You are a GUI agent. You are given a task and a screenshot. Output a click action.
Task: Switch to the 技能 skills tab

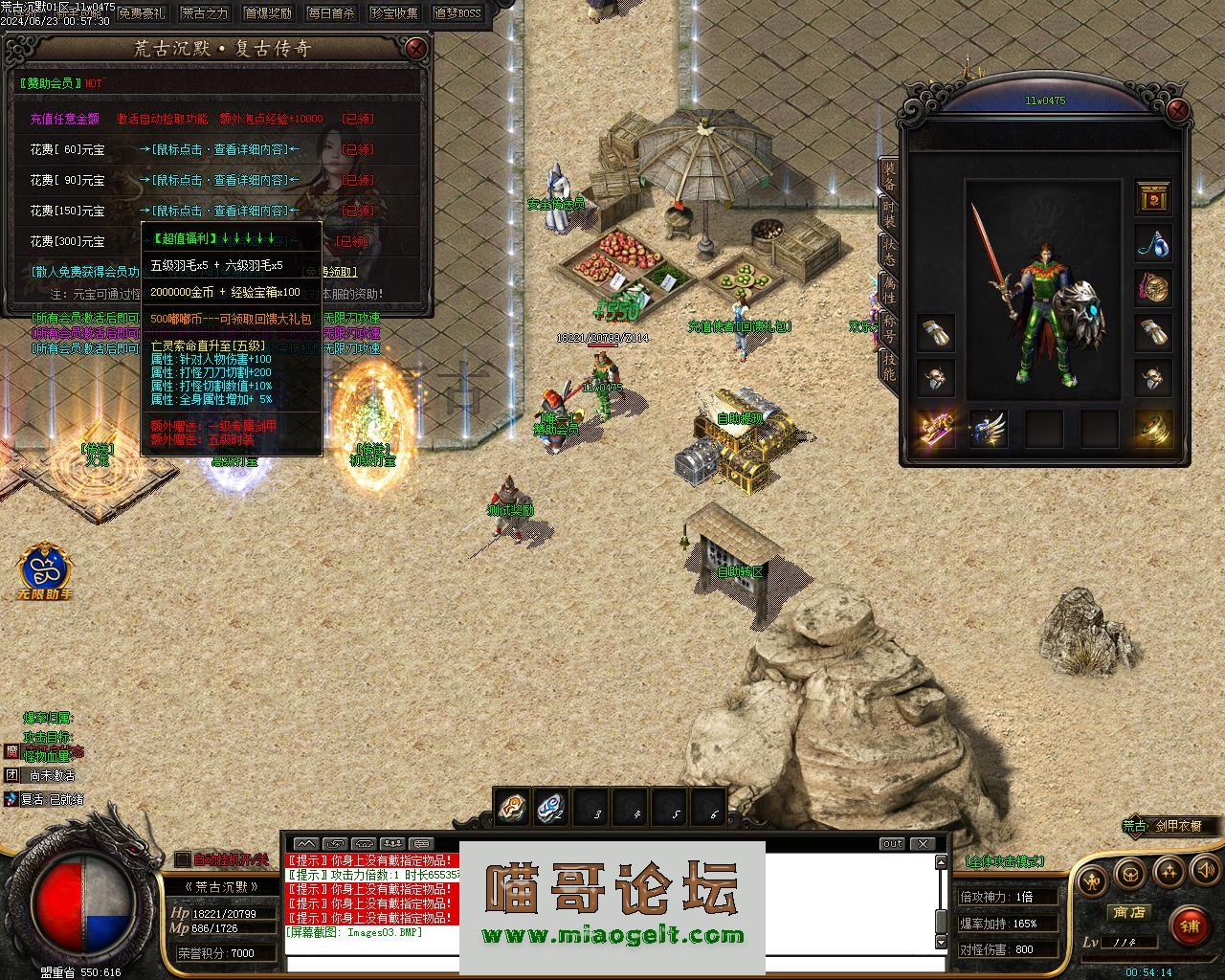pyautogui.click(x=889, y=366)
